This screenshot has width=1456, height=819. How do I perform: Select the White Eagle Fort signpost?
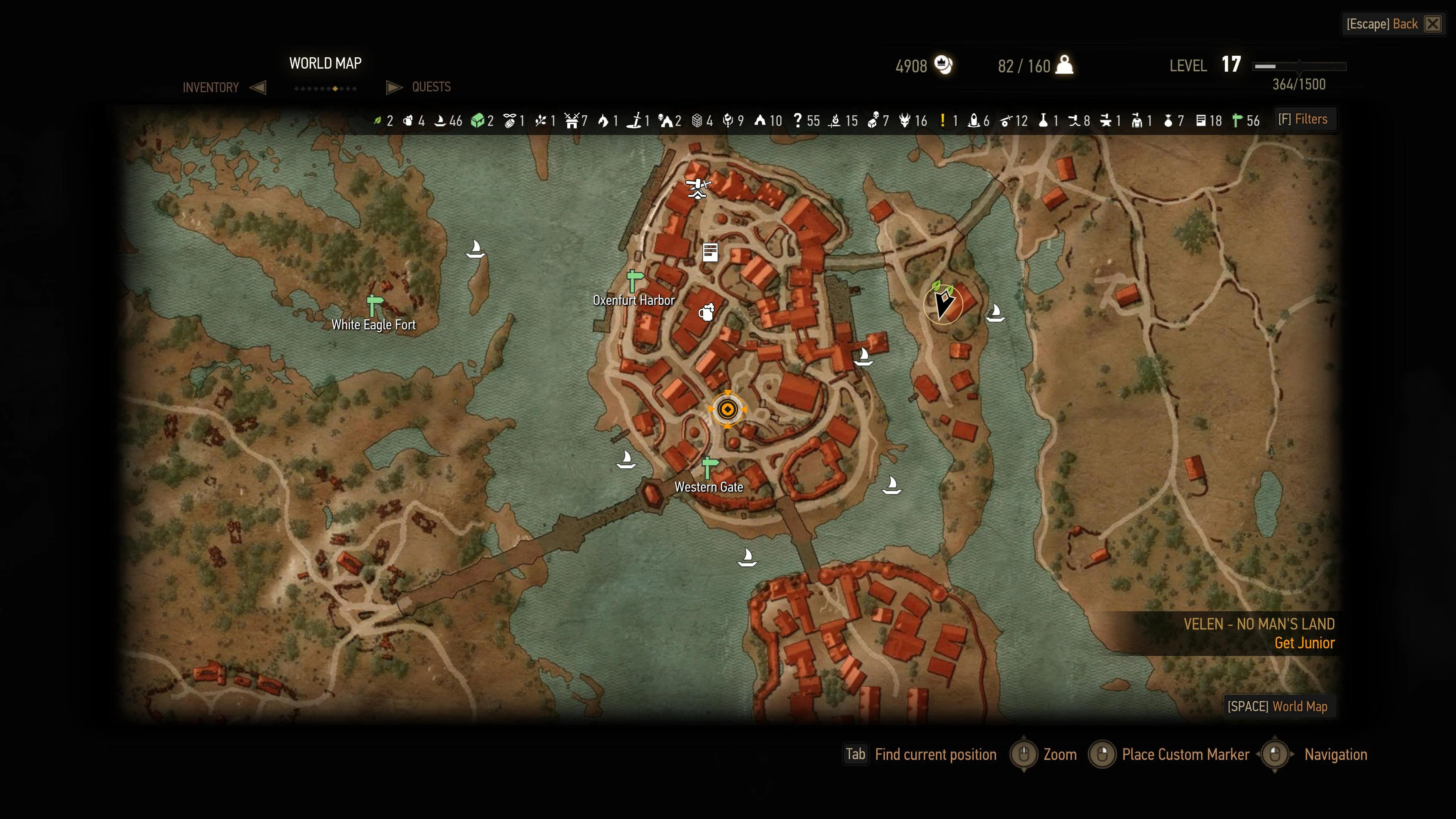[x=374, y=306]
